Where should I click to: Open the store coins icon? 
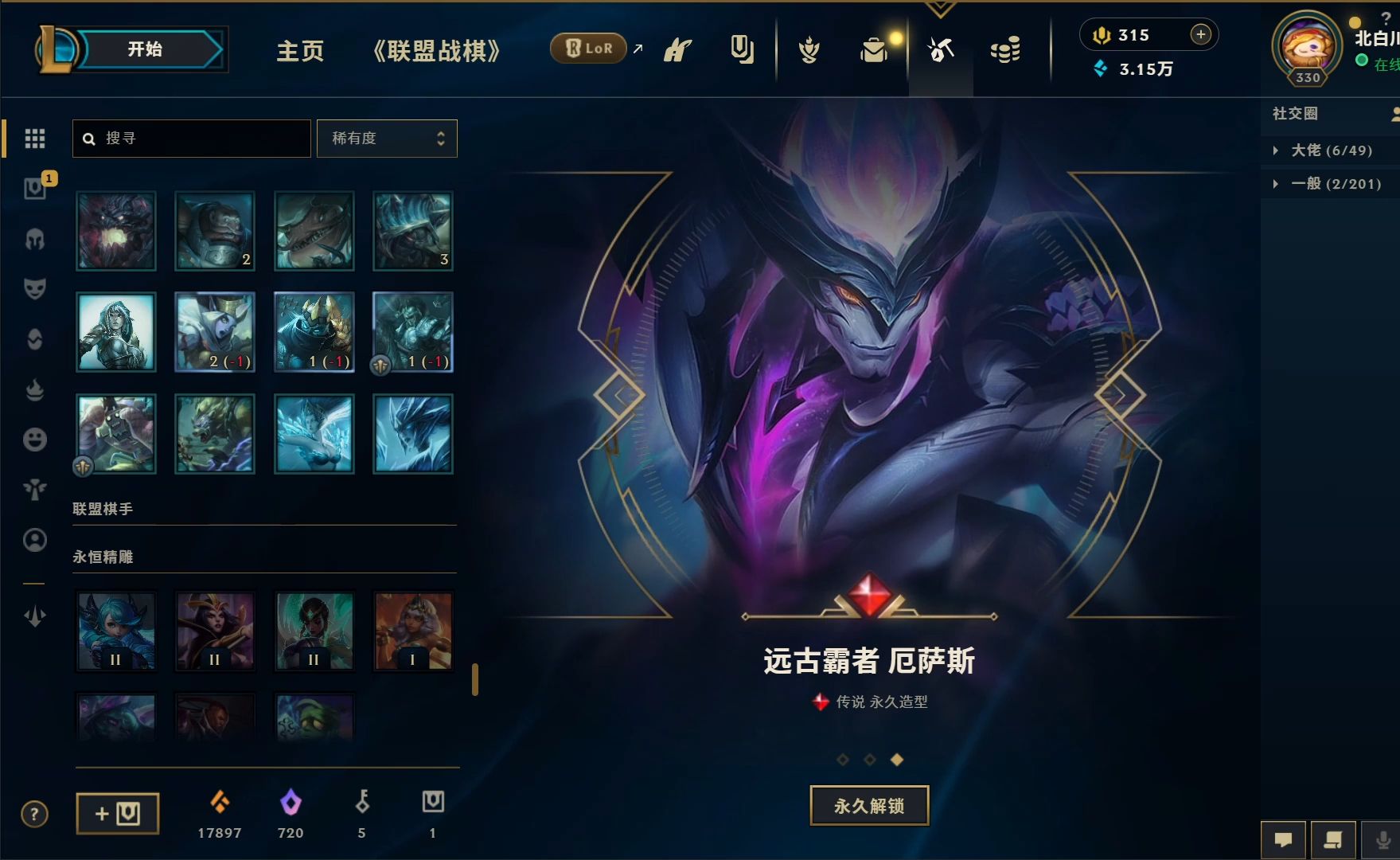coord(1005,49)
